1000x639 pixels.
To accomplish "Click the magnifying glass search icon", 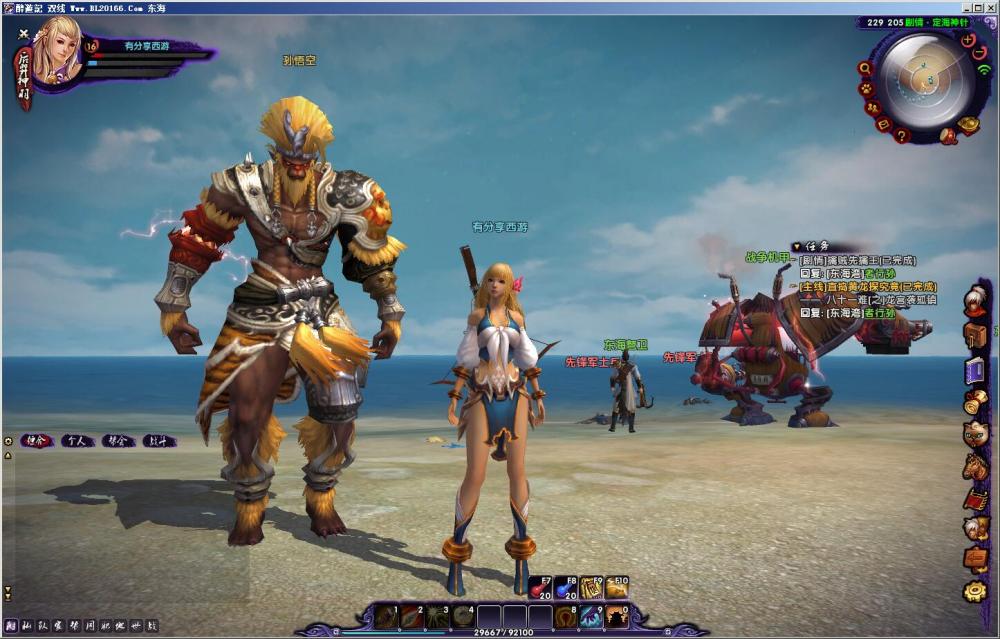I will pos(866,68).
